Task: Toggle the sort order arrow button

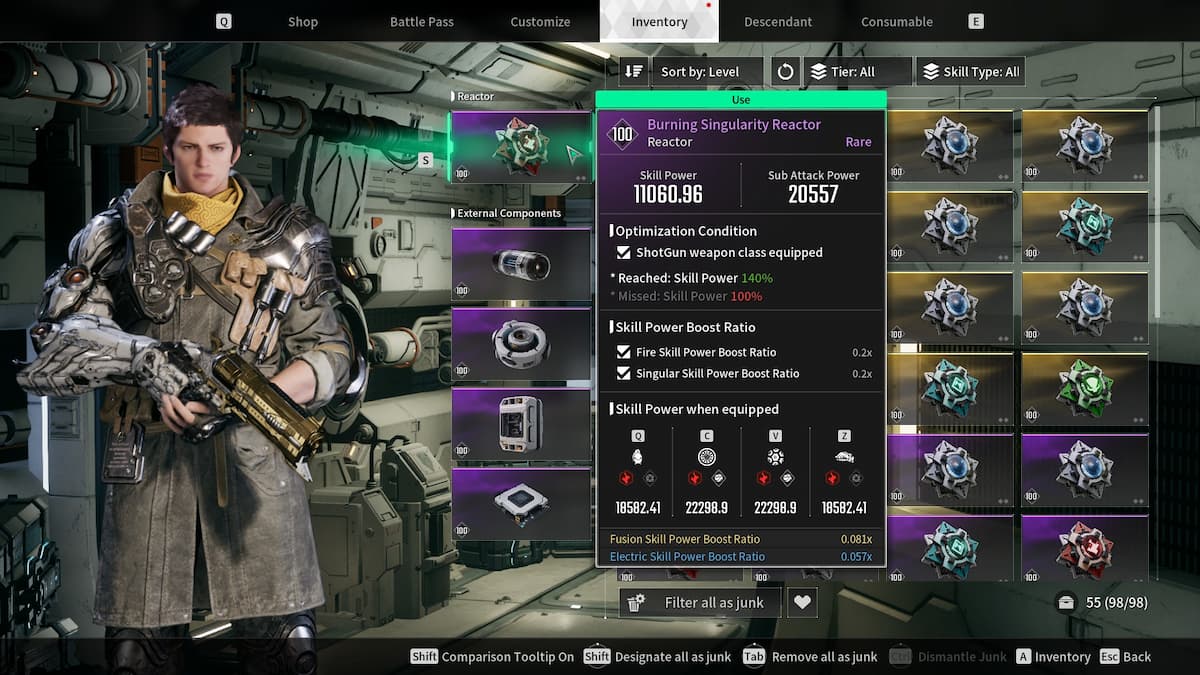Action: pyautogui.click(x=634, y=72)
